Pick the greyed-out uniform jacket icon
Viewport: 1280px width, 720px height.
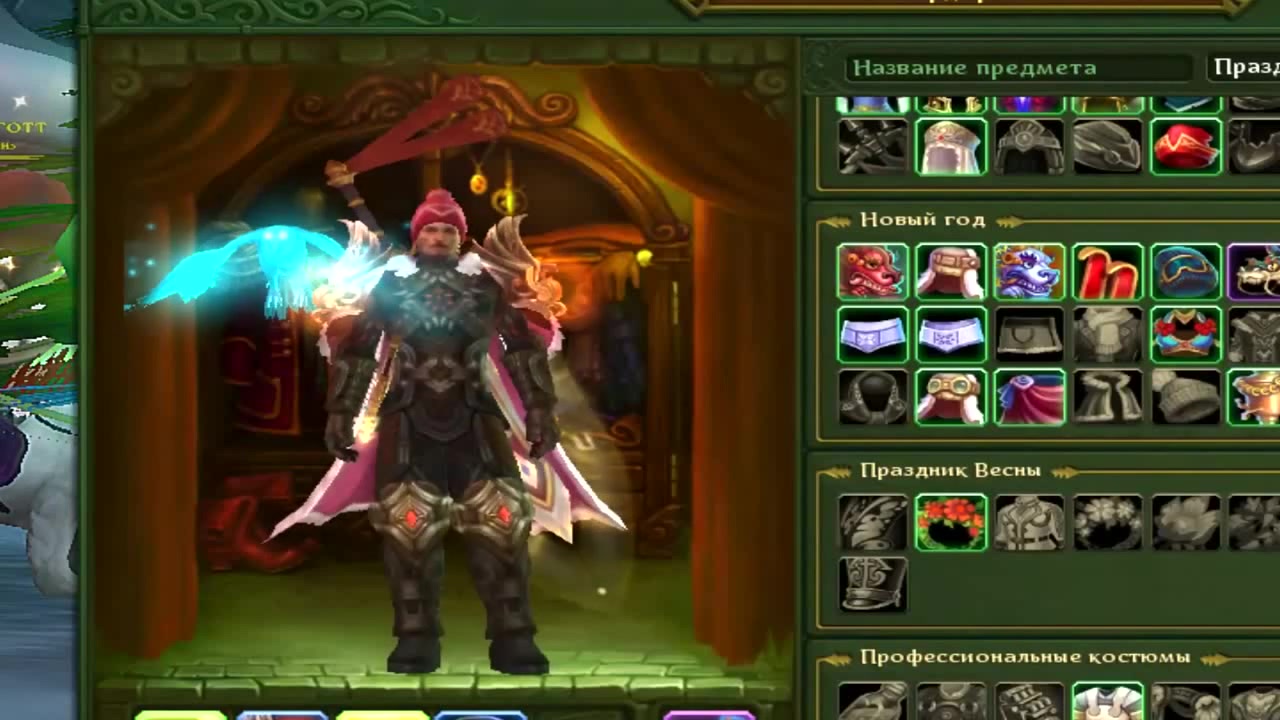coord(1029,522)
